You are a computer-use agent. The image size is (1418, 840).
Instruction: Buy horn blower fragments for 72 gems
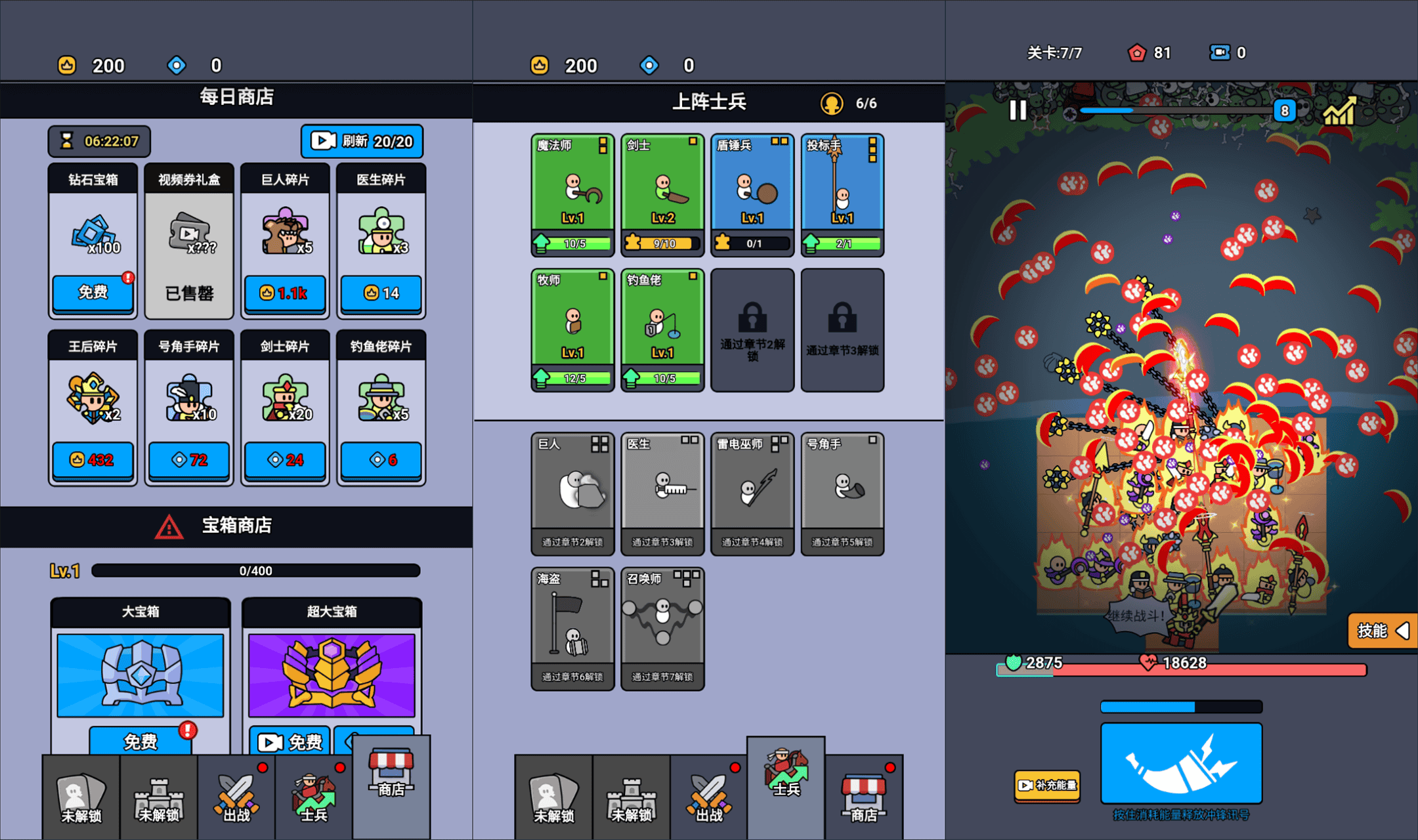click(189, 460)
